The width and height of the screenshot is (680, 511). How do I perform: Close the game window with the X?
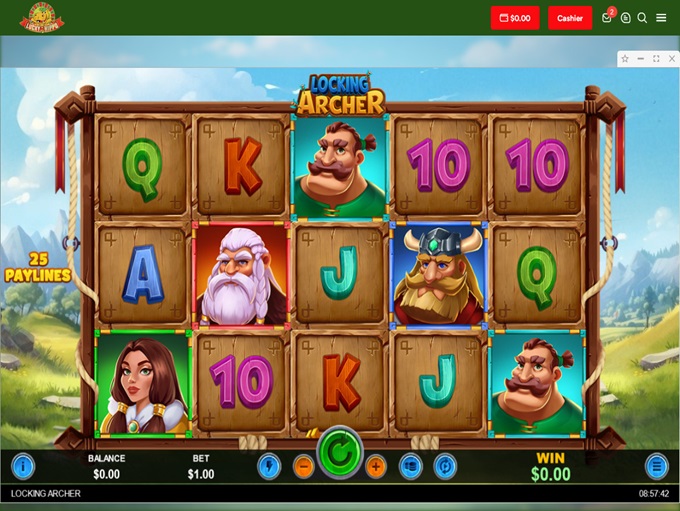pyautogui.click(x=671, y=59)
